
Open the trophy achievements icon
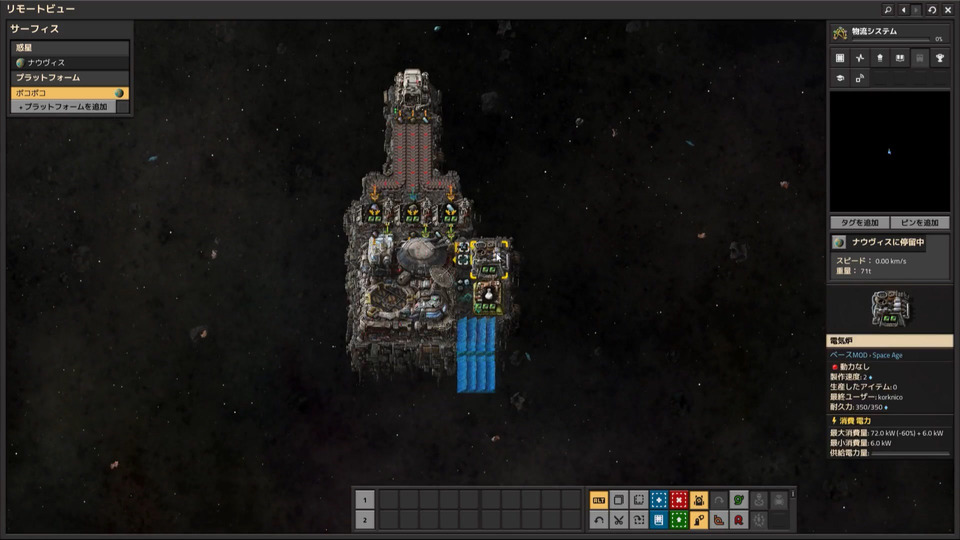(940, 59)
